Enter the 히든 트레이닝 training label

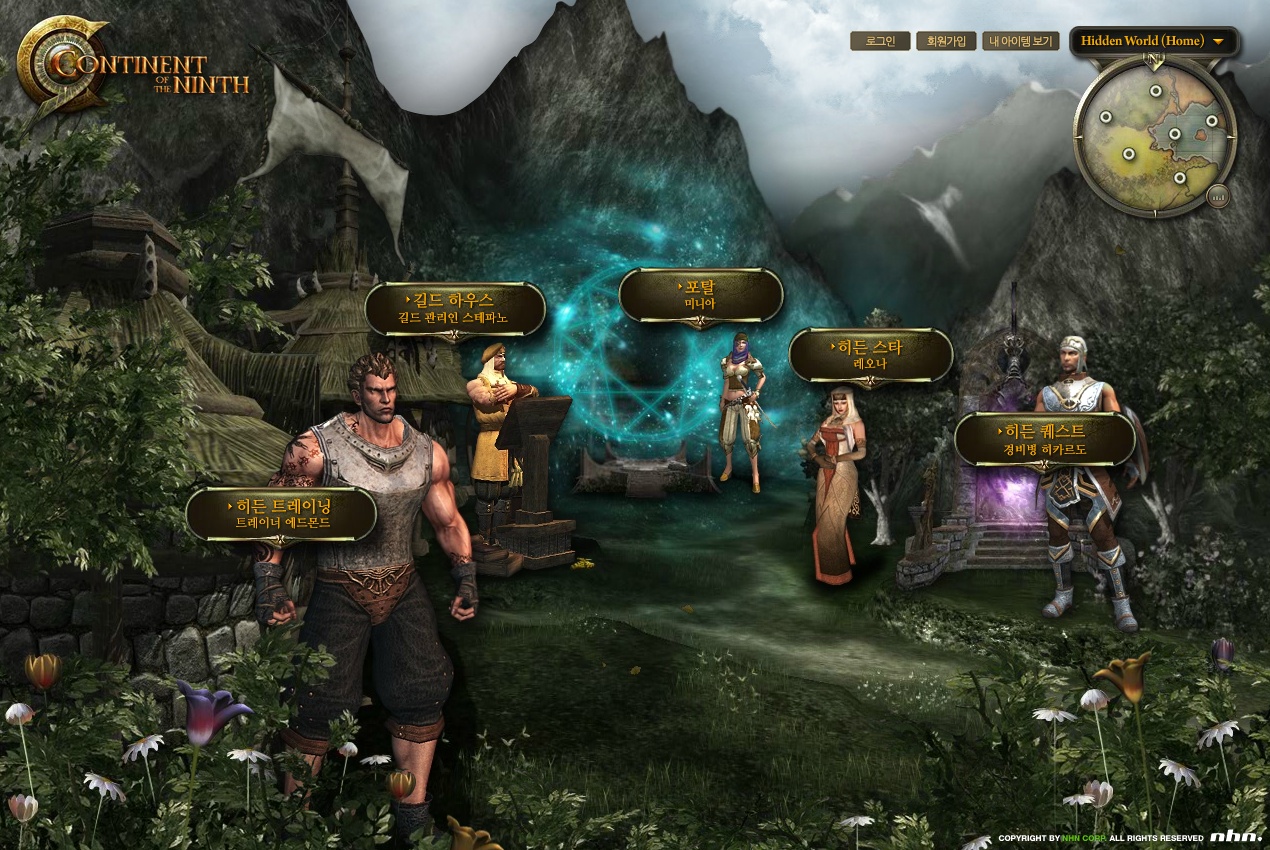coord(281,514)
